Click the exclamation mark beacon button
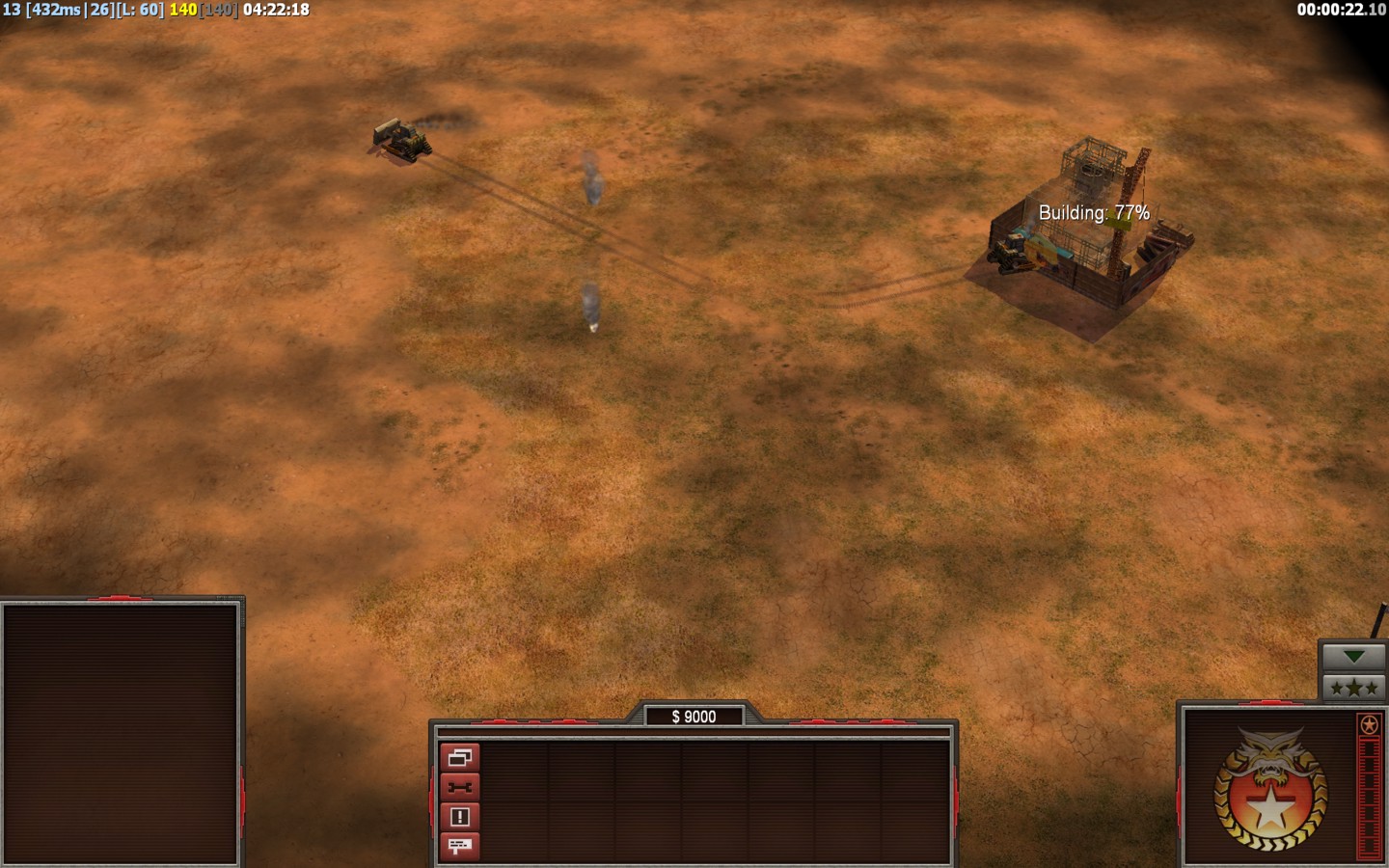Viewport: 1389px width, 868px height. coord(459,817)
